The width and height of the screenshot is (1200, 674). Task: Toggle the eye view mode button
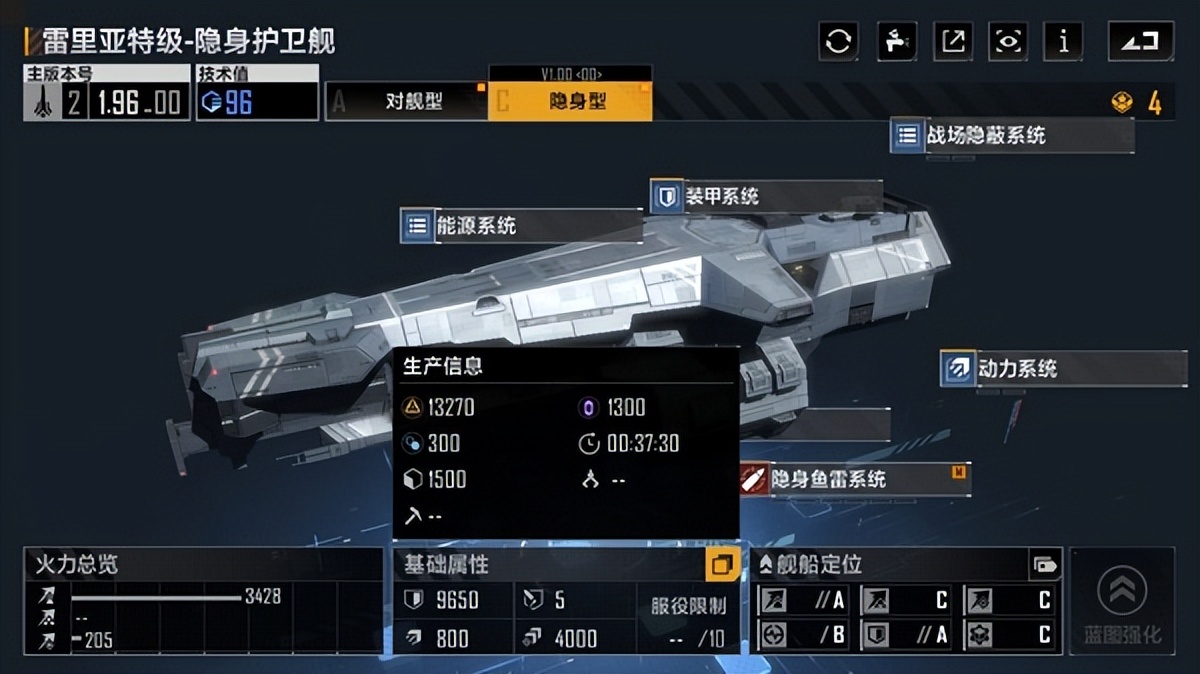pyautogui.click(x=1008, y=41)
